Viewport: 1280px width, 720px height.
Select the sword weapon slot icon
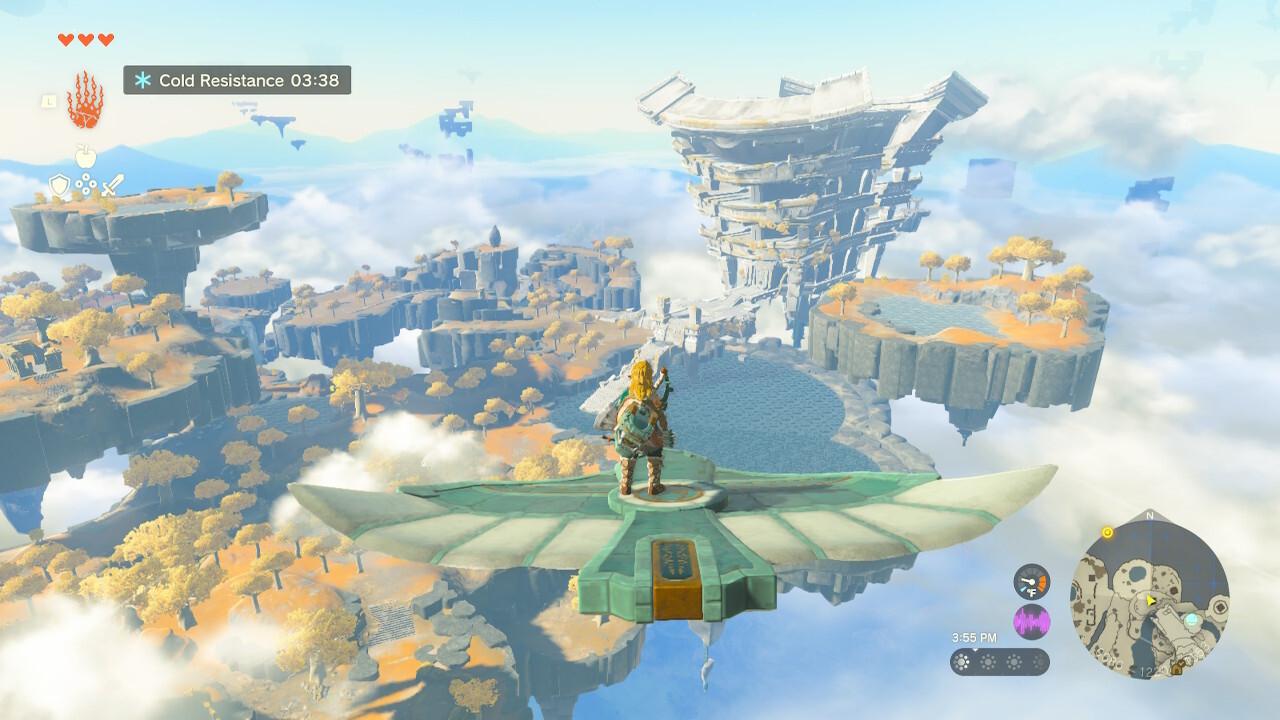[x=114, y=185]
